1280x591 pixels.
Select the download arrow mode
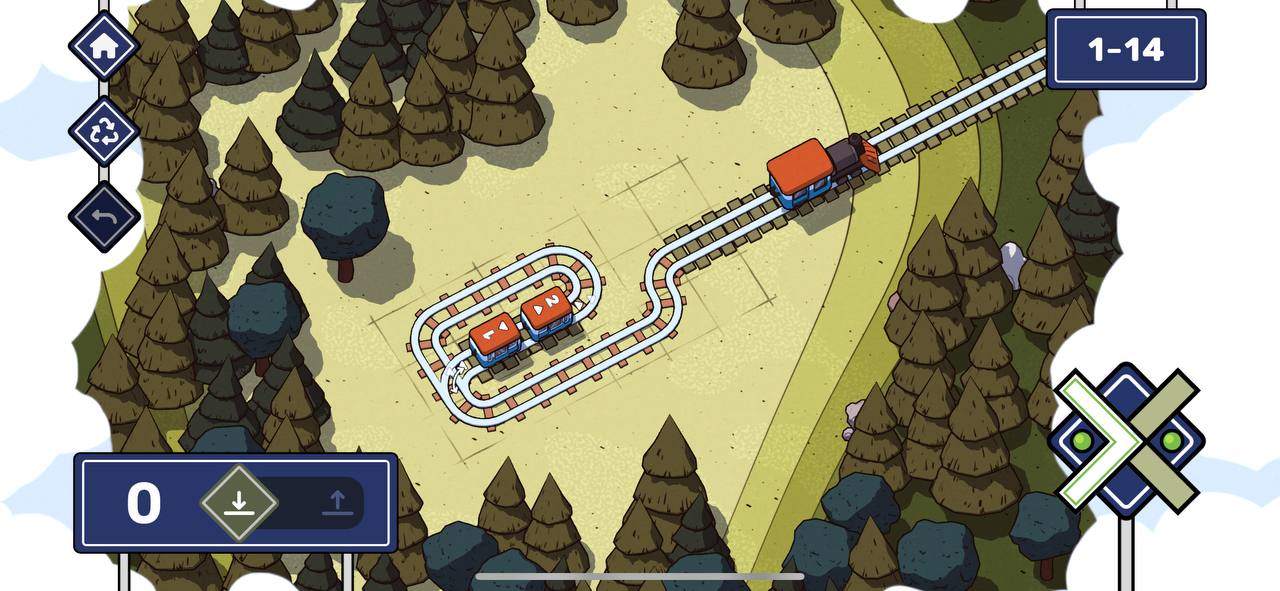[x=238, y=502]
